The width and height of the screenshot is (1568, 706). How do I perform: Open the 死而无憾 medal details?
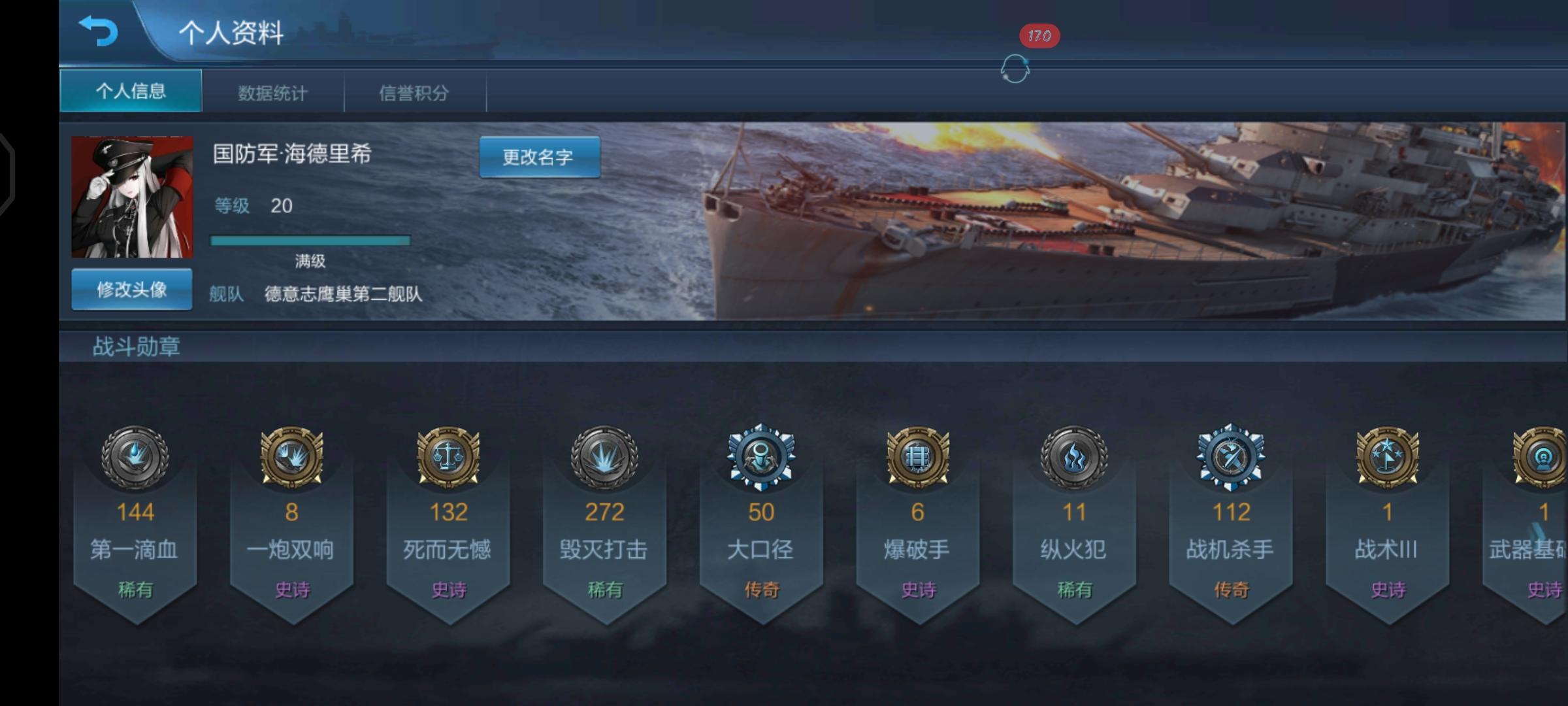[448, 458]
